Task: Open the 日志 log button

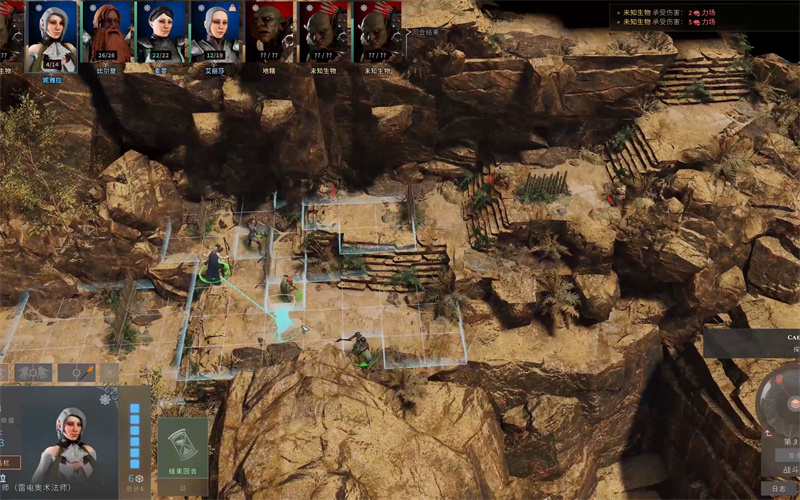Action: (x=779, y=489)
